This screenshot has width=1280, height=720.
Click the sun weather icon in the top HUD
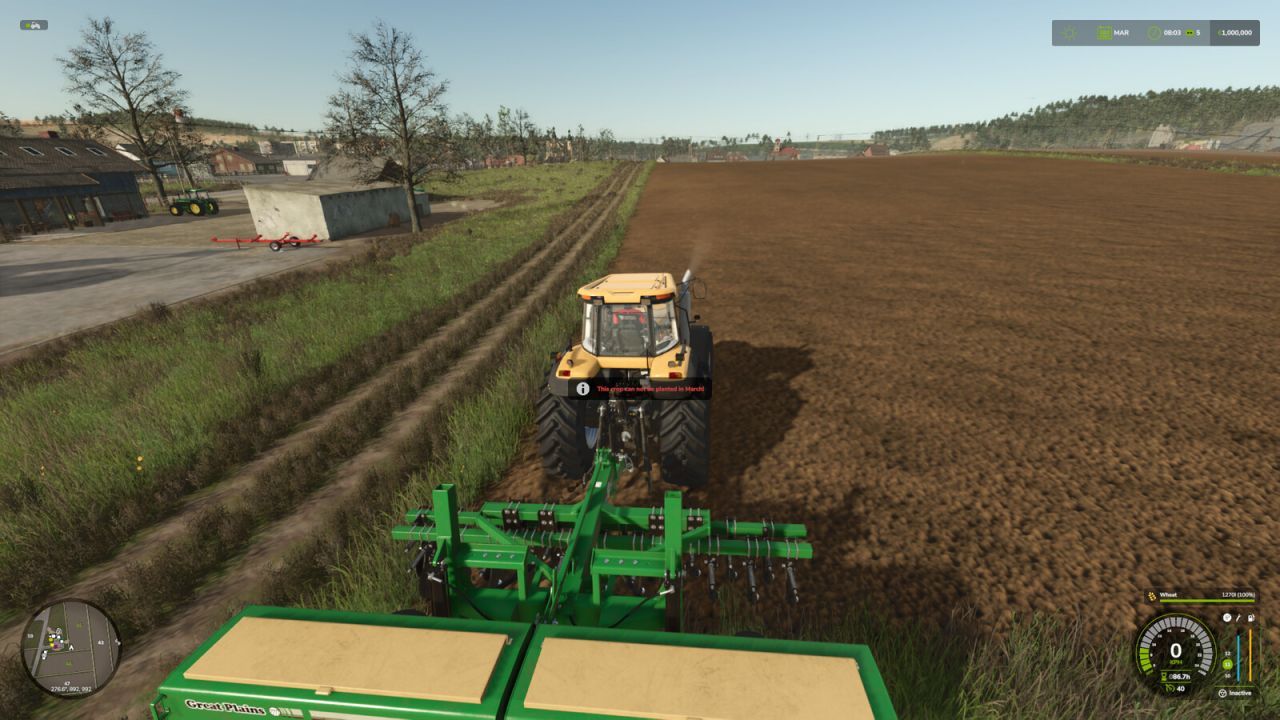pyautogui.click(x=1069, y=32)
